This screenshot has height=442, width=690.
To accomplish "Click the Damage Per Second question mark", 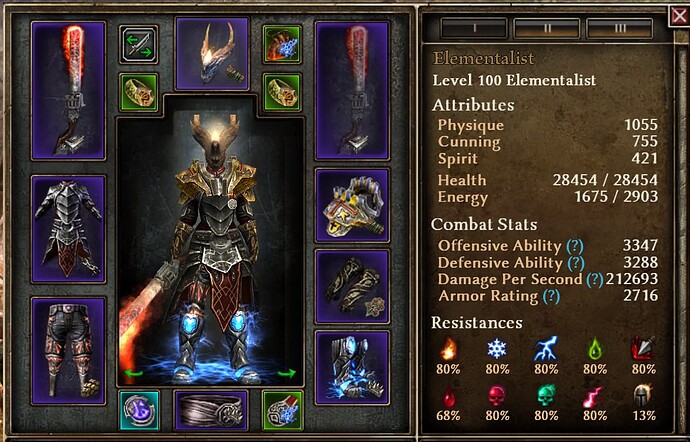I will point(596,279).
